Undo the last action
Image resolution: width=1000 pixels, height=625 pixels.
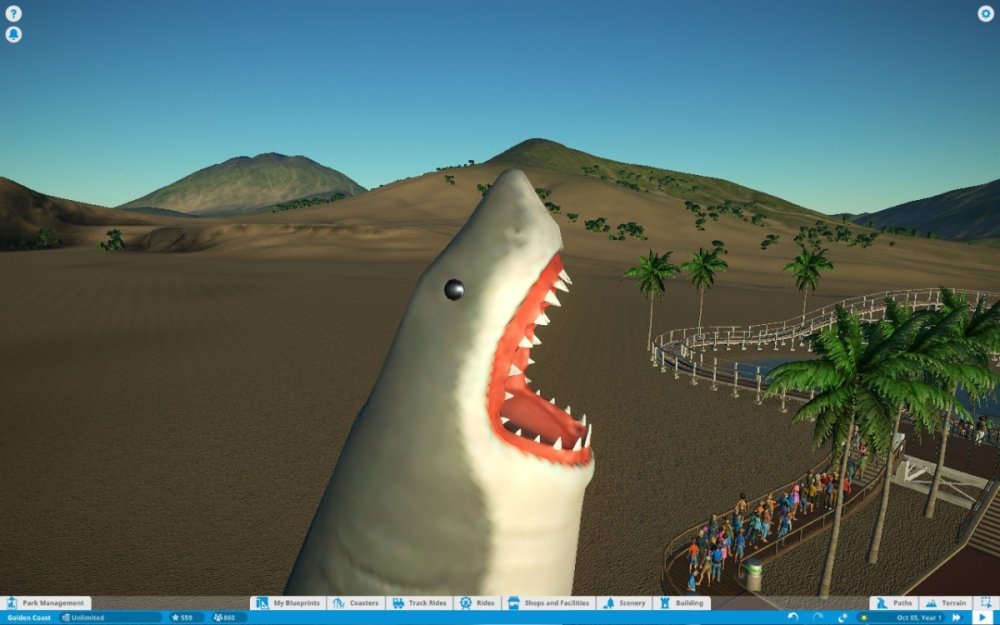coord(793,618)
